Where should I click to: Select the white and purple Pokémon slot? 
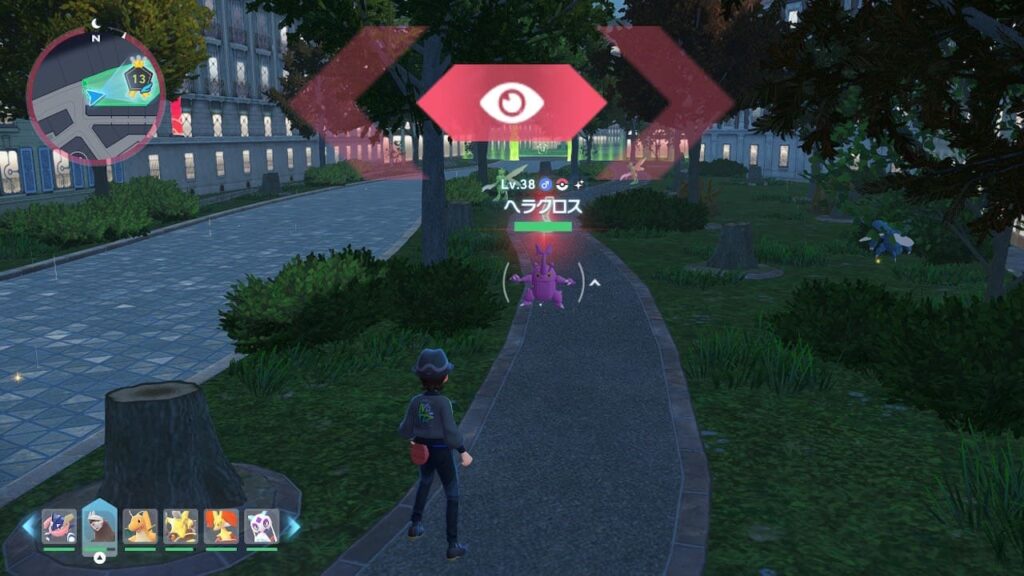pyautogui.click(x=261, y=525)
